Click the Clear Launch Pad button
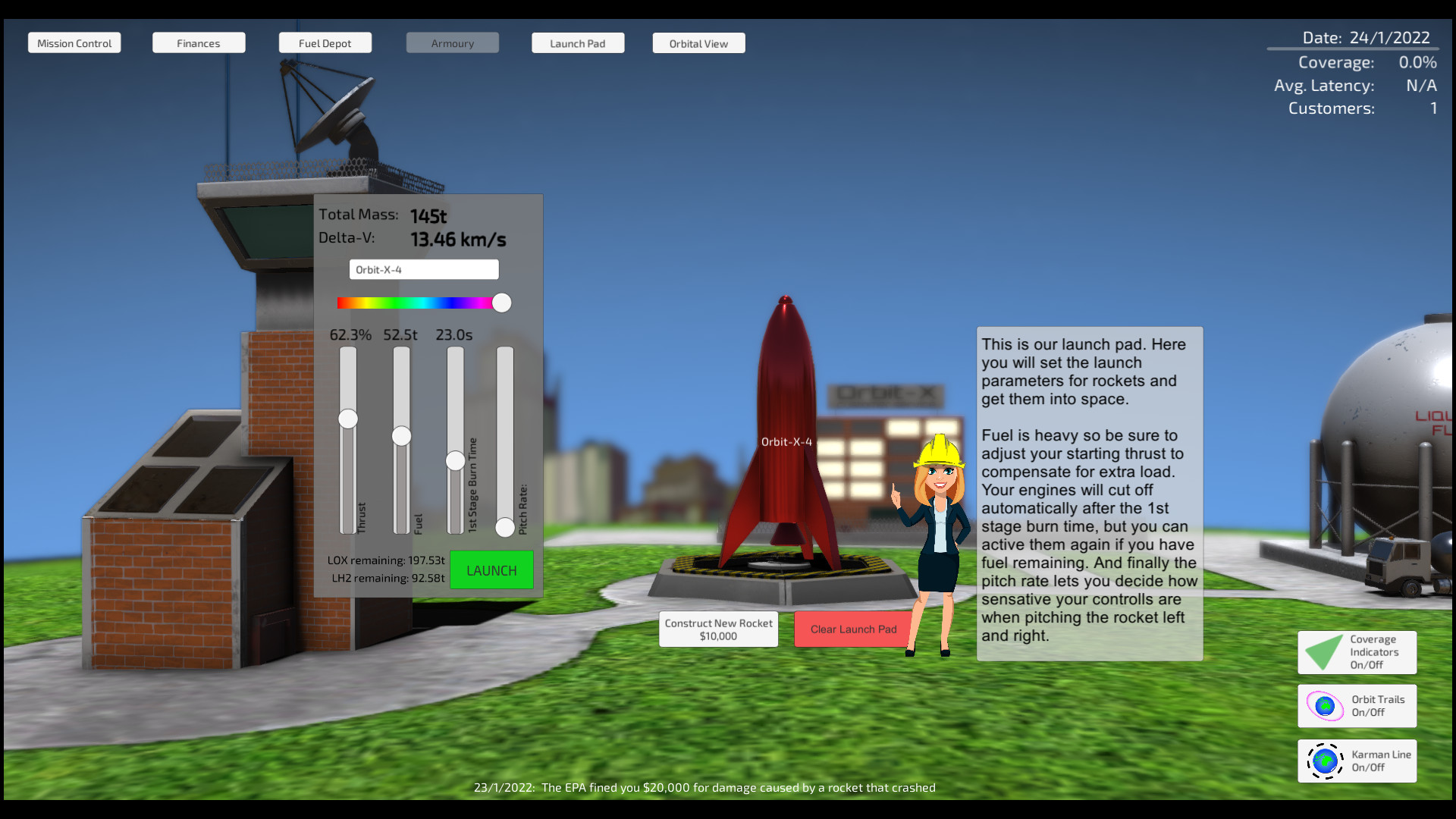The width and height of the screenshot is (1456, 819). click(852, 629)
